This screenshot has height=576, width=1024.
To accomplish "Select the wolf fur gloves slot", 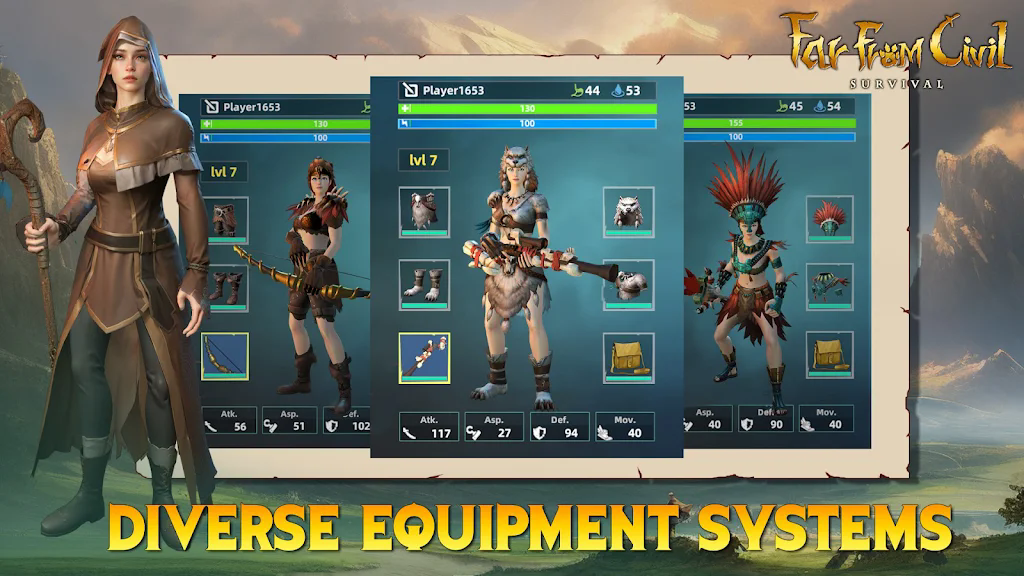I will click(x=628, y=284).
